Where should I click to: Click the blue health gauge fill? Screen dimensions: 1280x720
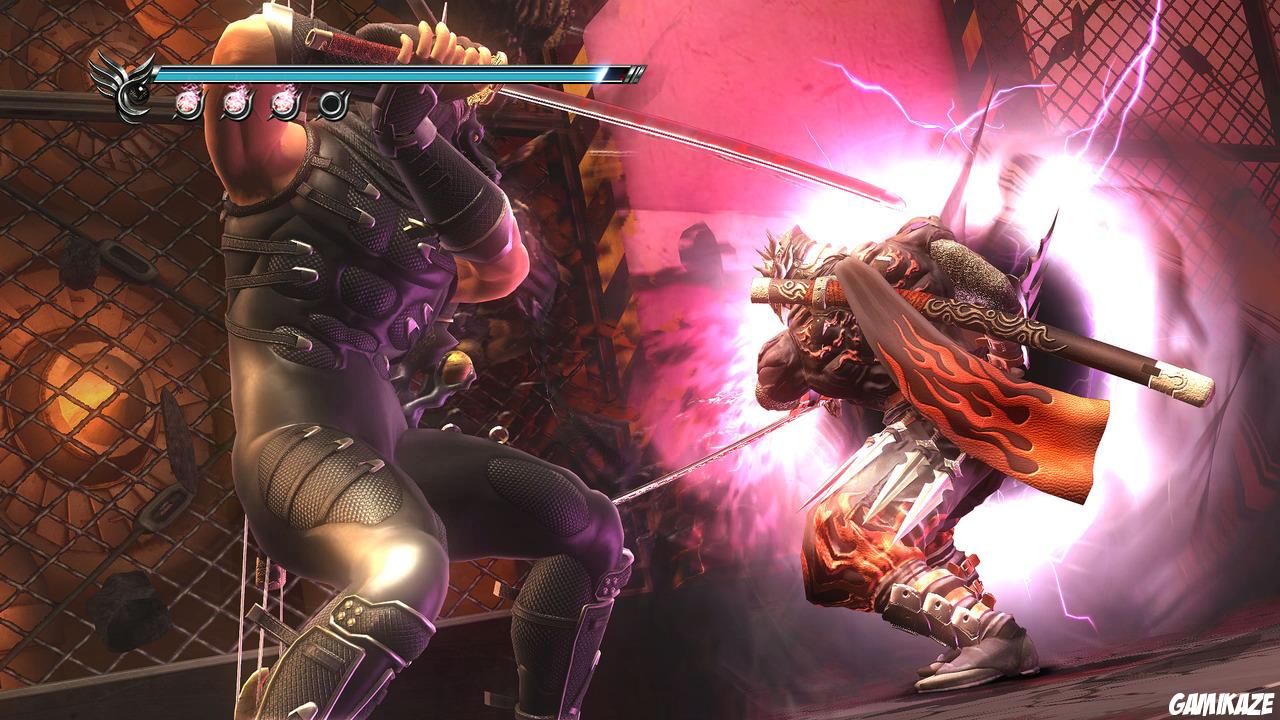pos(380,72)
